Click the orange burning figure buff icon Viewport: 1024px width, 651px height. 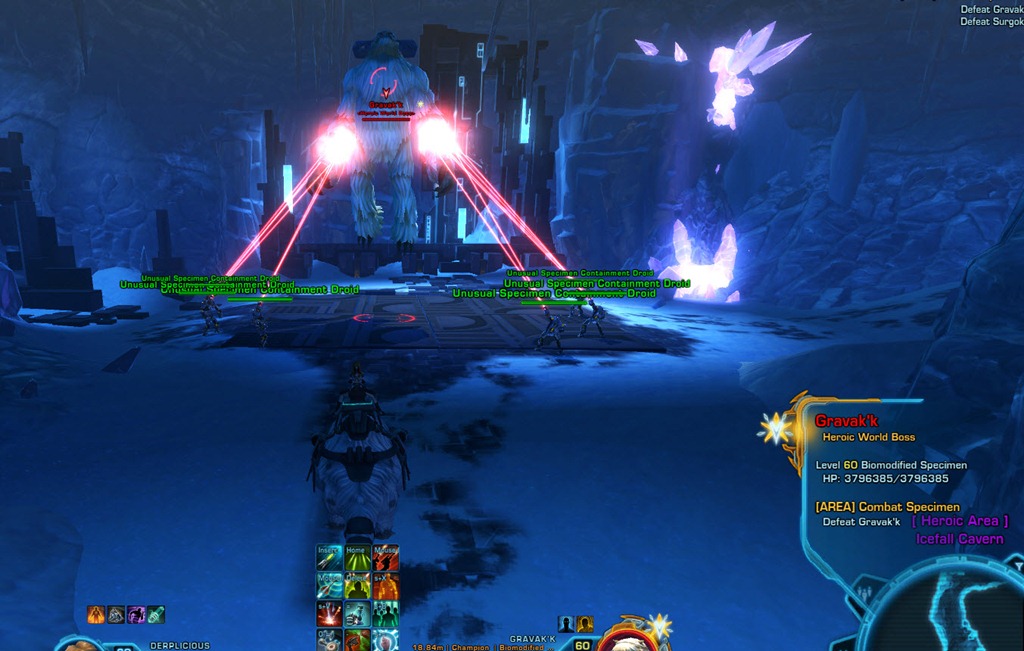click(96, 614)
